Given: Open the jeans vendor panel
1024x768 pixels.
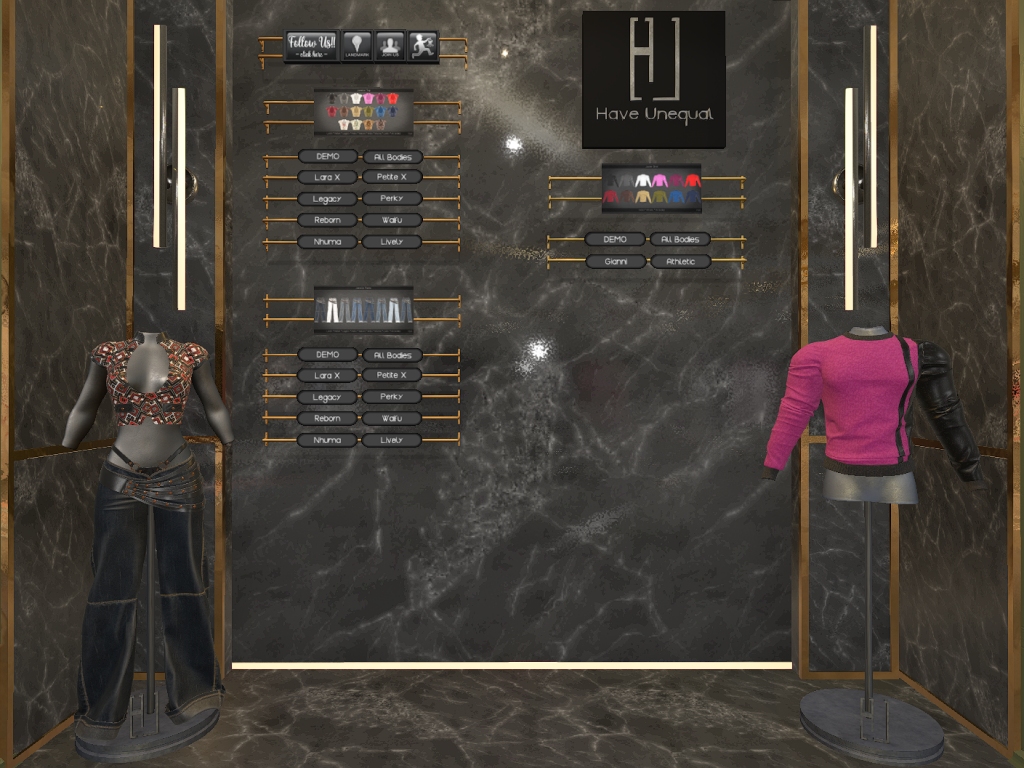Looking at the screenshot, I should click(x=363, y=309).
